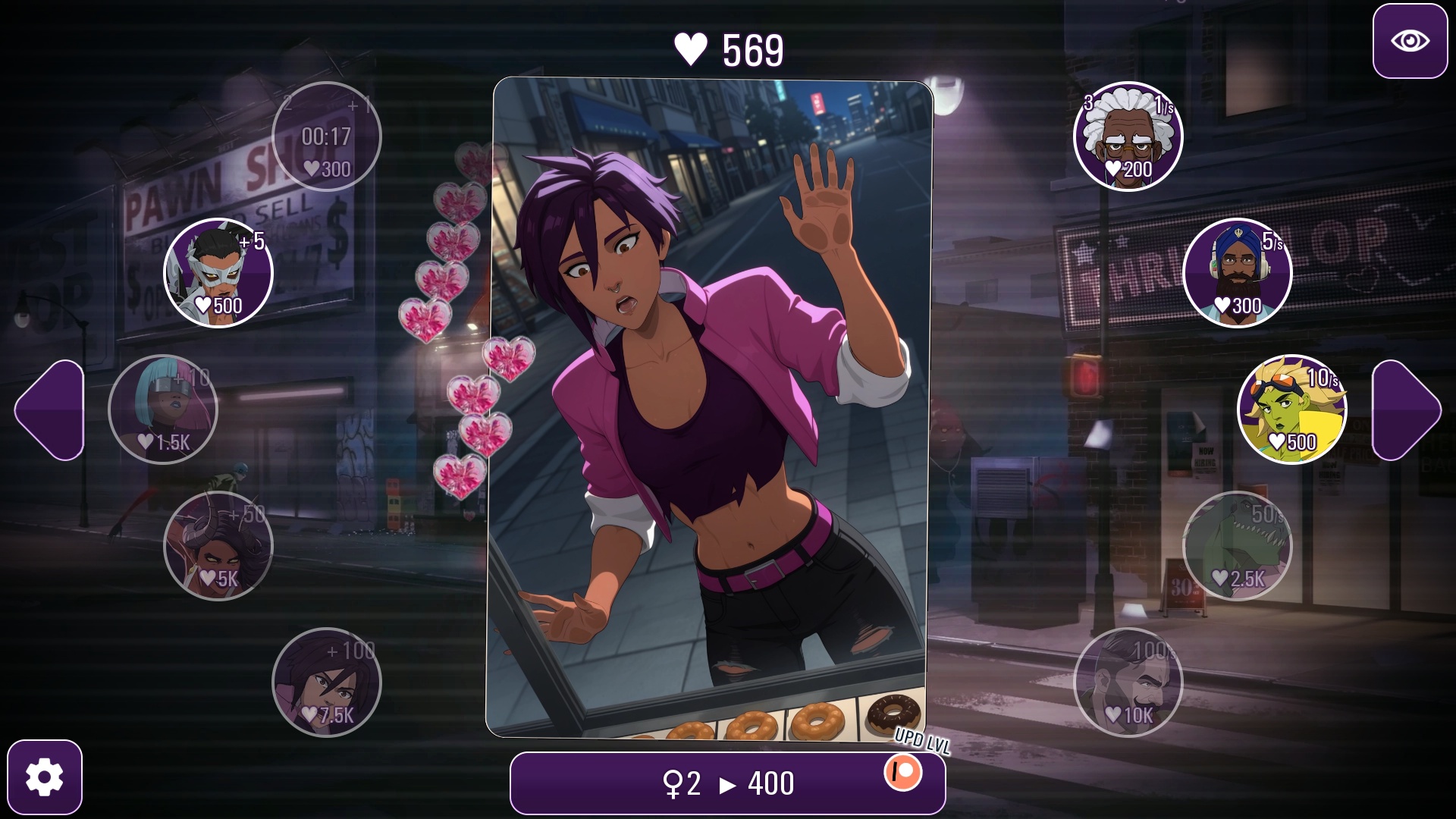This screenshot has height=819, width=1456.
Task: Click the Patreon icon badge
Action: pyautogui.click(x=902, y=773)
